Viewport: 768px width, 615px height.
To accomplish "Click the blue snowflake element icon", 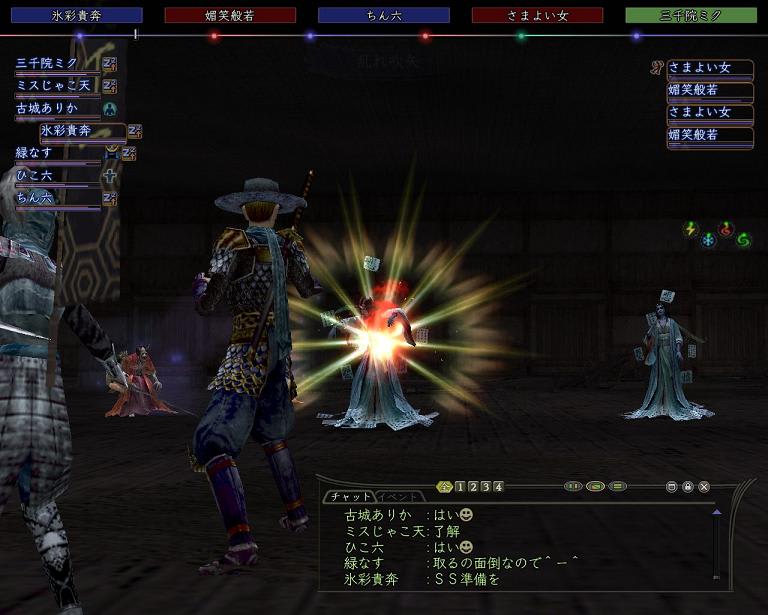I will click(x=708, y=240).
